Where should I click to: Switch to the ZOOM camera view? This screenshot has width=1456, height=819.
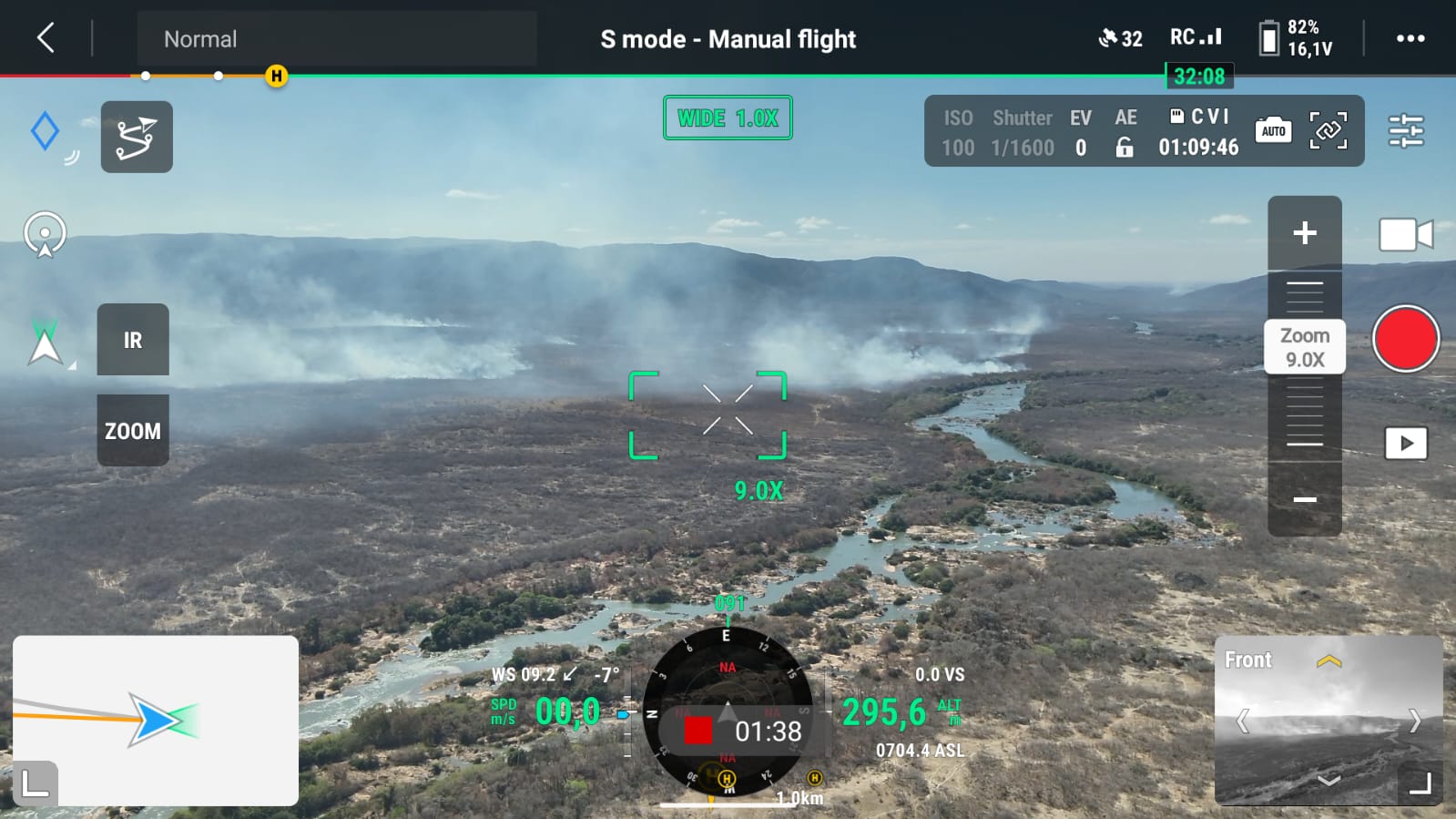tap(133, 430)
